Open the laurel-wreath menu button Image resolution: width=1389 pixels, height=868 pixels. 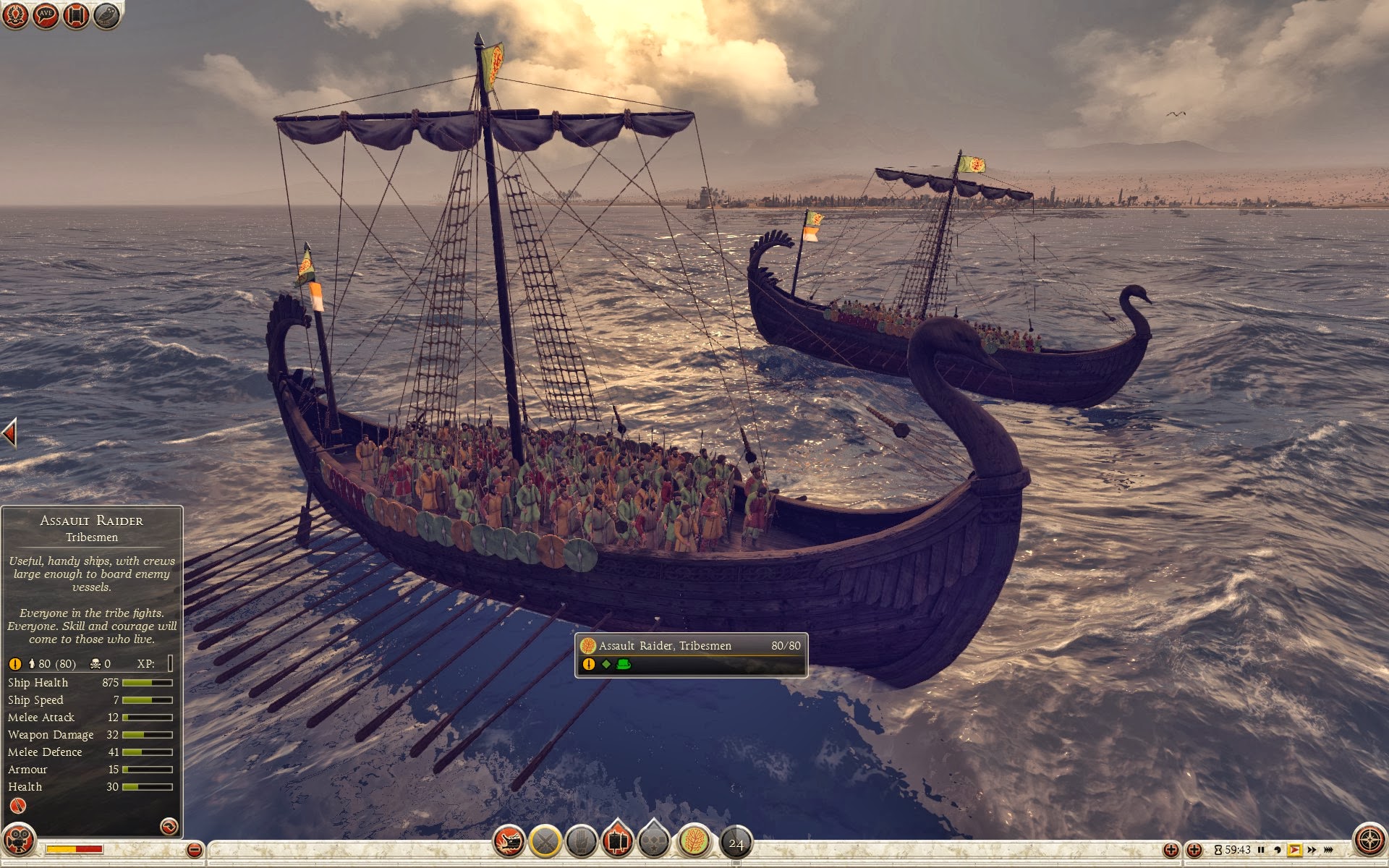click(15, 15)
